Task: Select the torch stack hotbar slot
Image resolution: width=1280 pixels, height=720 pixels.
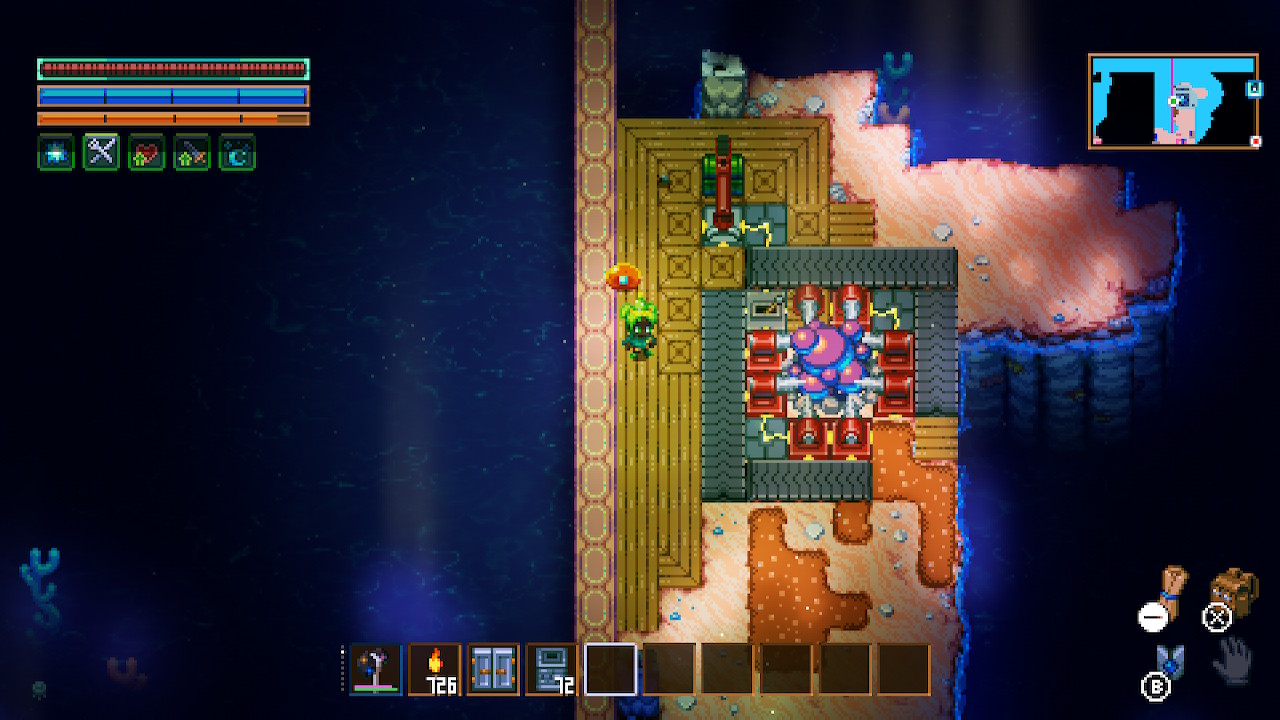Action: click(x=435, y=669)
